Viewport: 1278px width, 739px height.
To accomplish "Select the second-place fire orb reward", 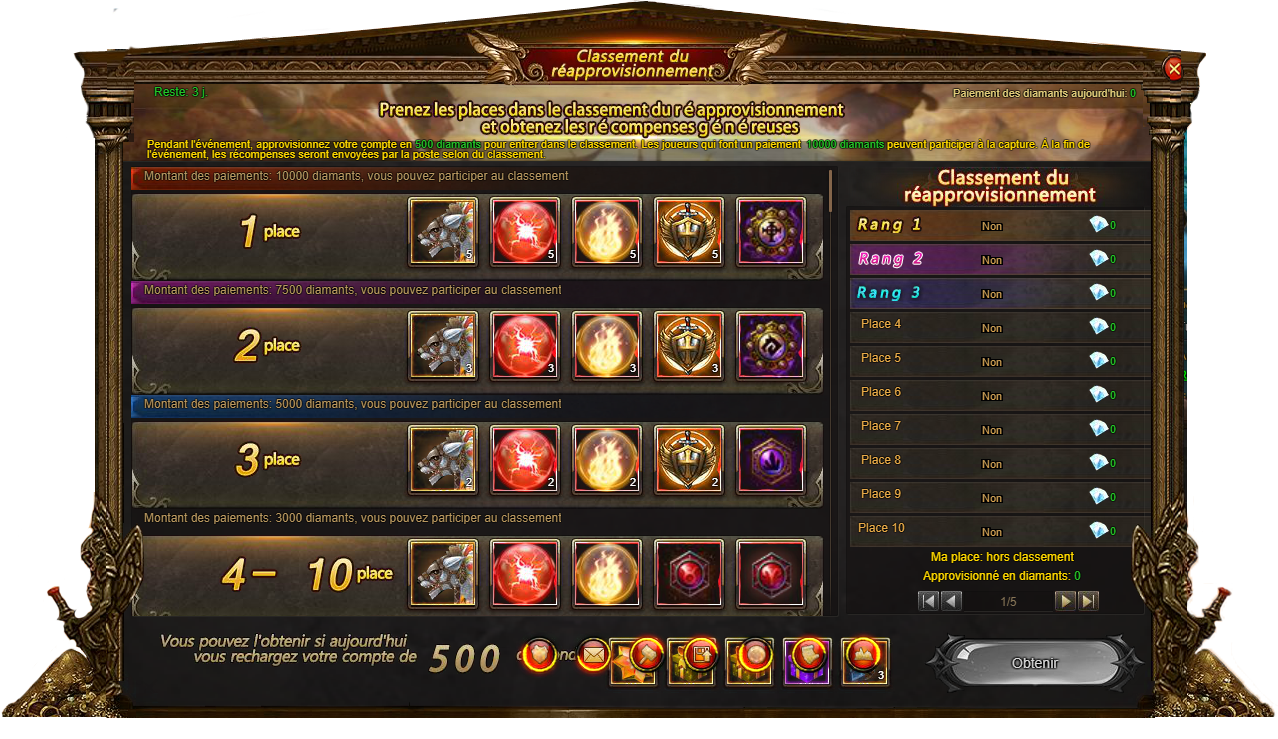I will pos(607,345).
